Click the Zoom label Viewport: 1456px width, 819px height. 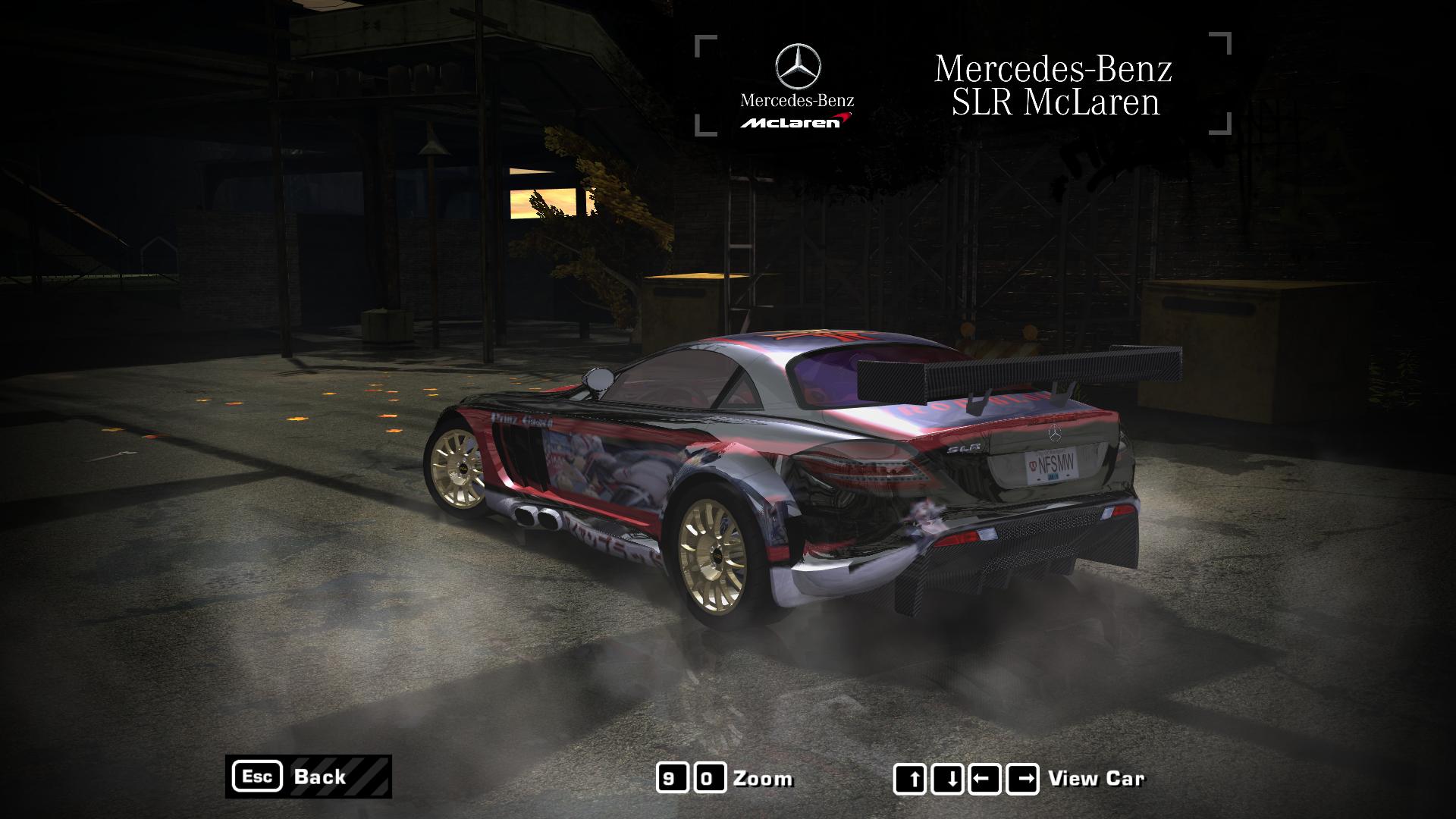[x=762, y=777]
